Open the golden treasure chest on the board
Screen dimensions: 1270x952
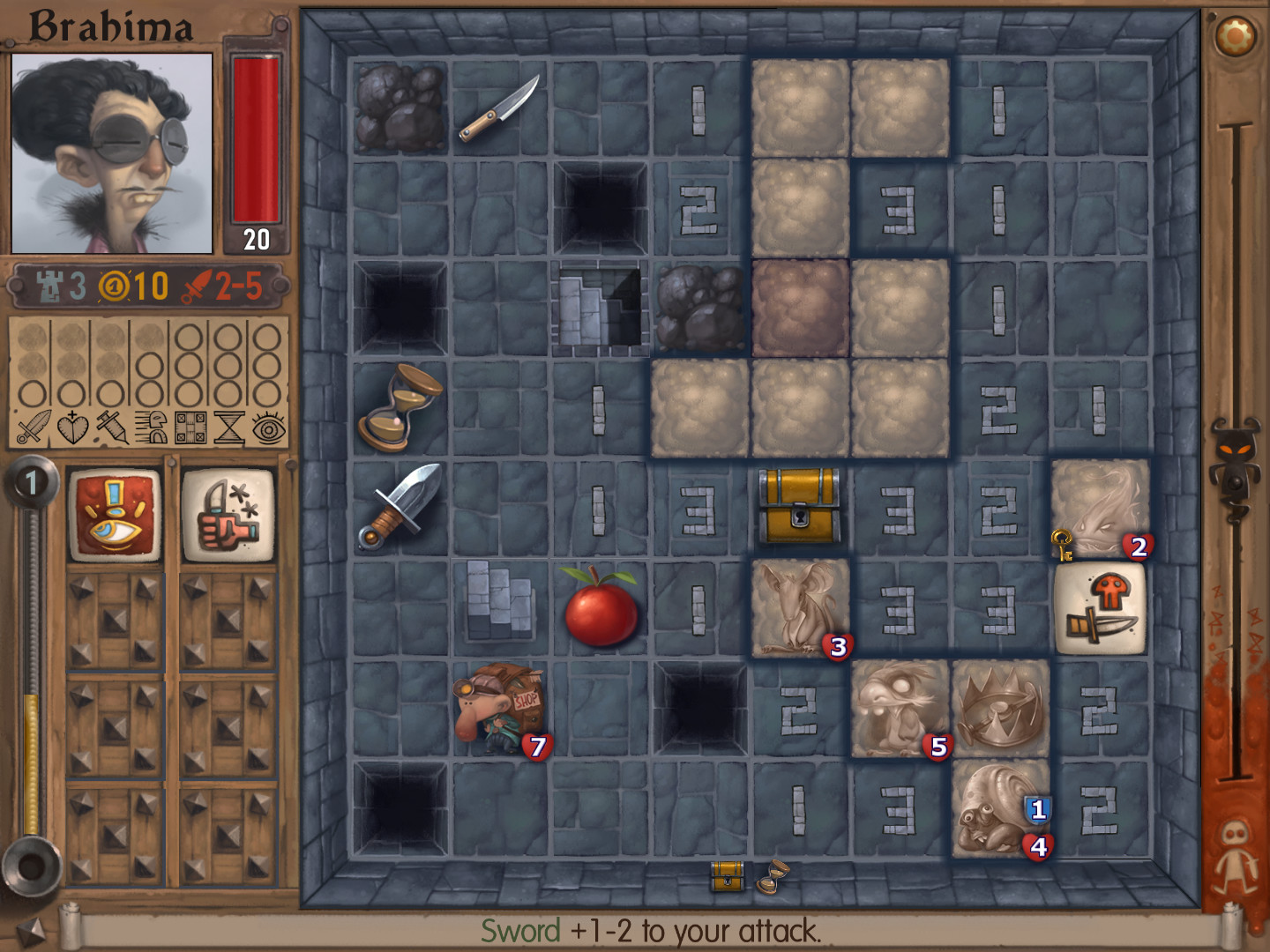pos(796,504)
